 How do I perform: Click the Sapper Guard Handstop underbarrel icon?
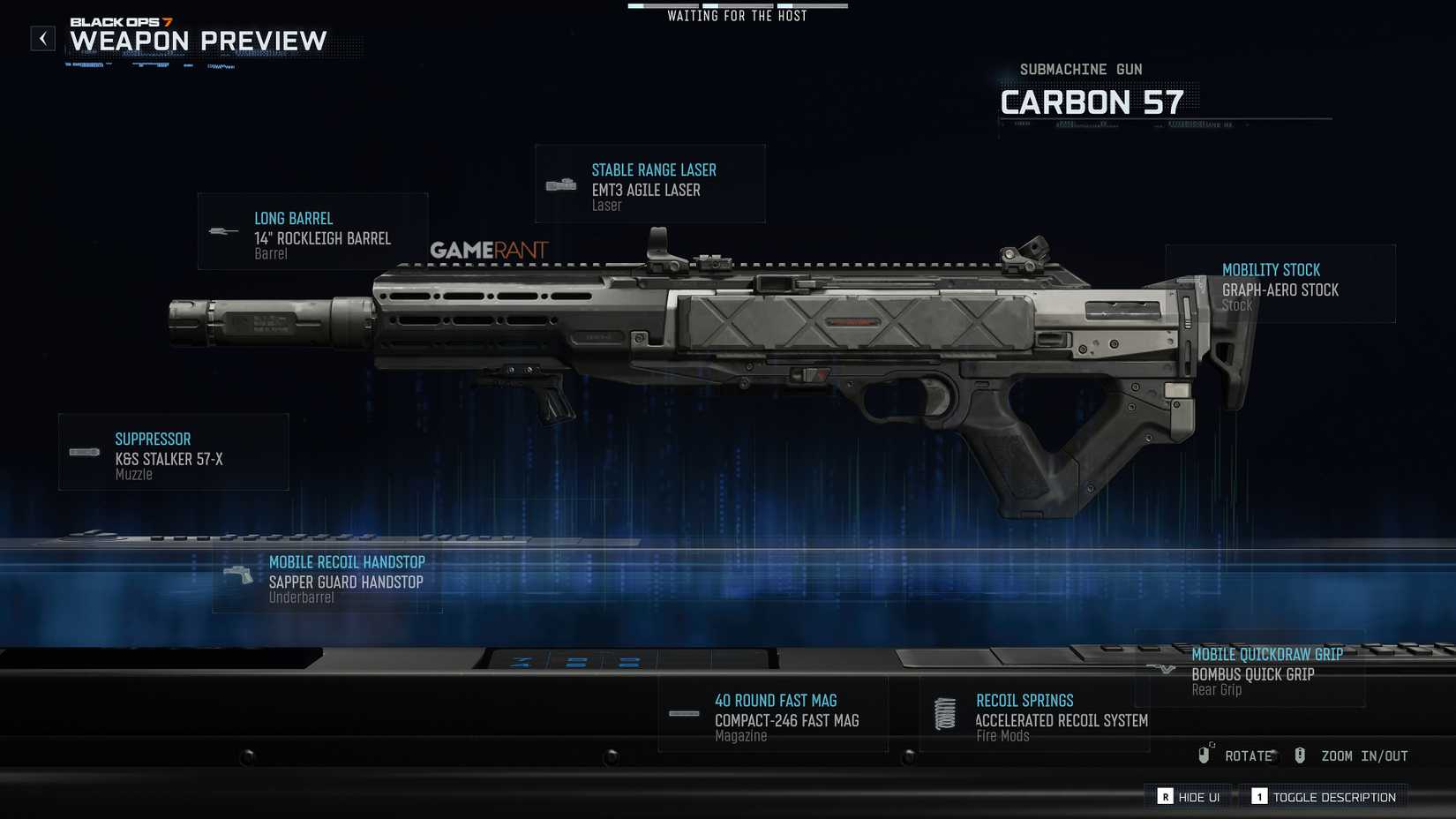click(238, 575)
